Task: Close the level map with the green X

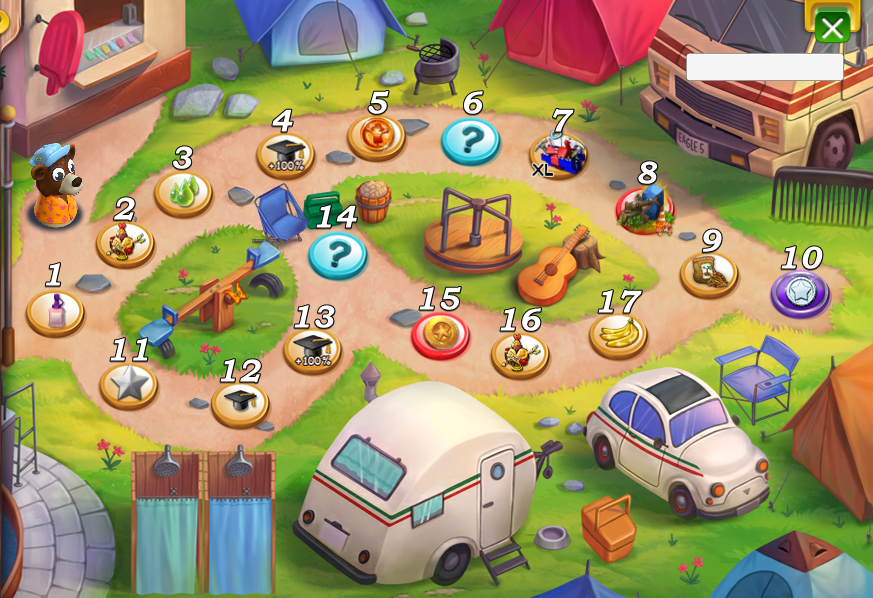Action: point(832,28)
